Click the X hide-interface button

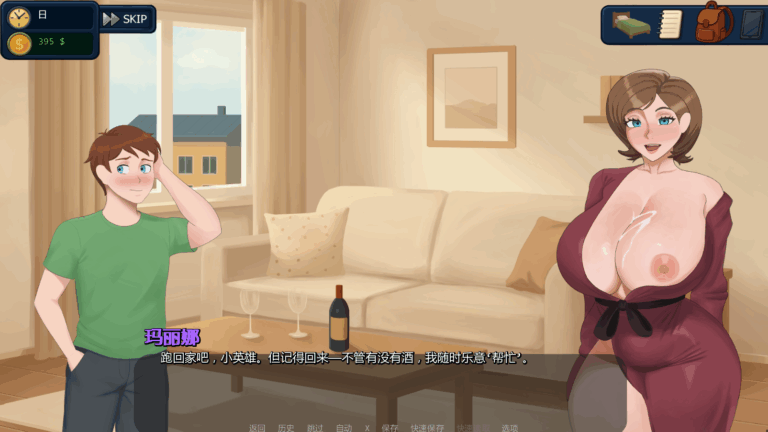[367, 427]
